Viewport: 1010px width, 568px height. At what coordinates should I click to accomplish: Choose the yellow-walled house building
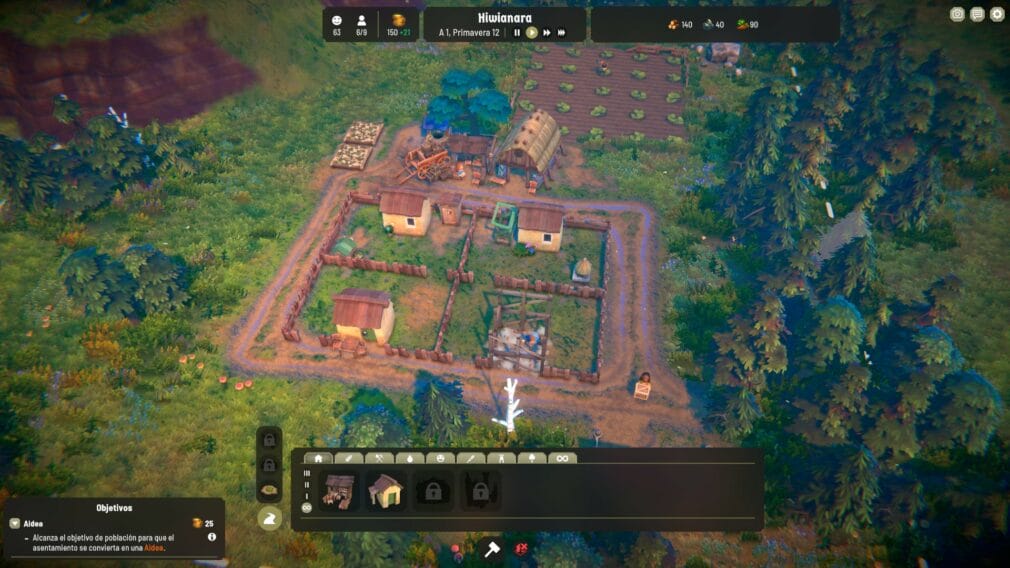pos(385,491)
